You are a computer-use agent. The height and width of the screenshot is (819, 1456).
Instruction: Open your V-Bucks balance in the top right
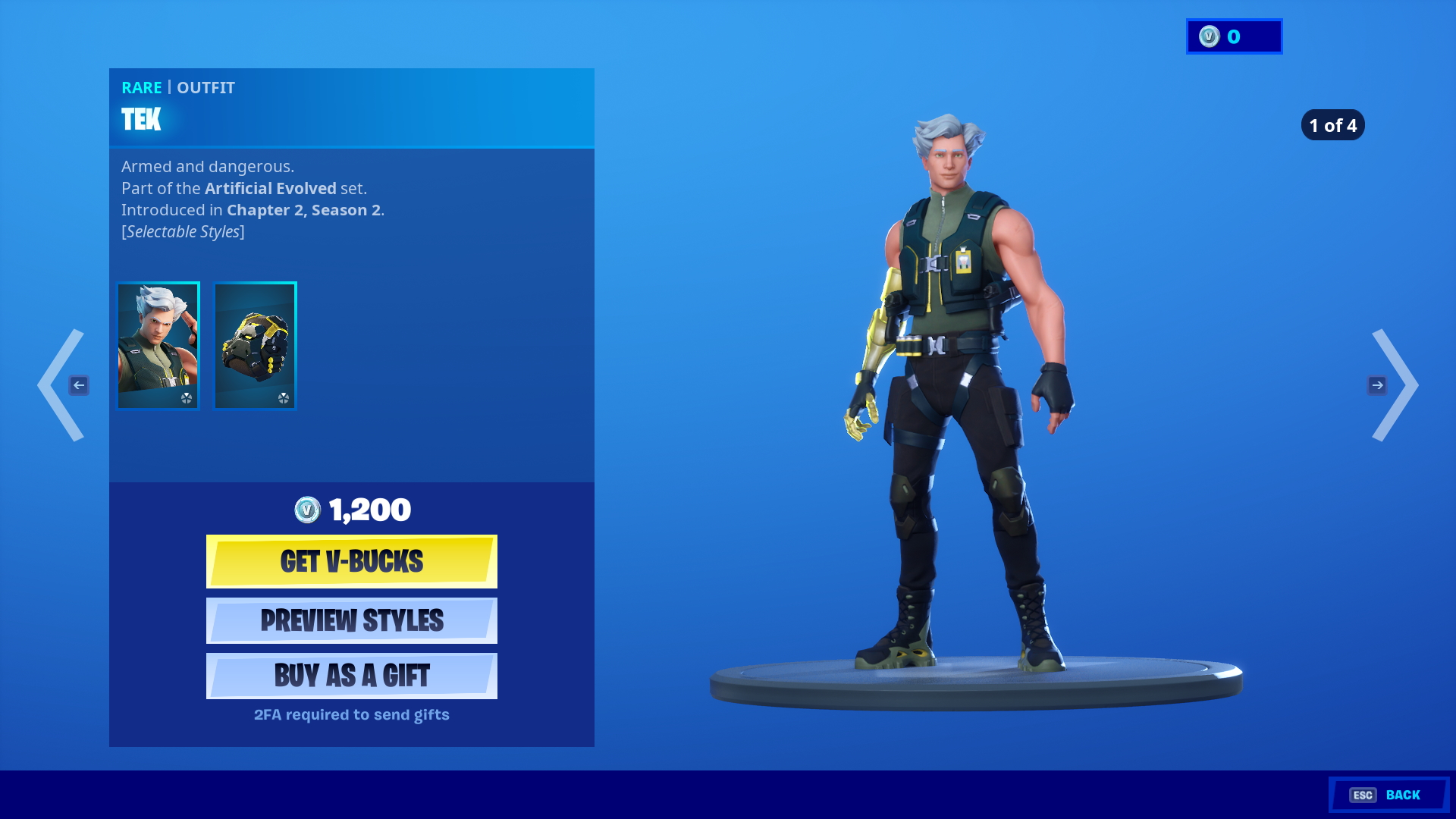(1233, 36)
